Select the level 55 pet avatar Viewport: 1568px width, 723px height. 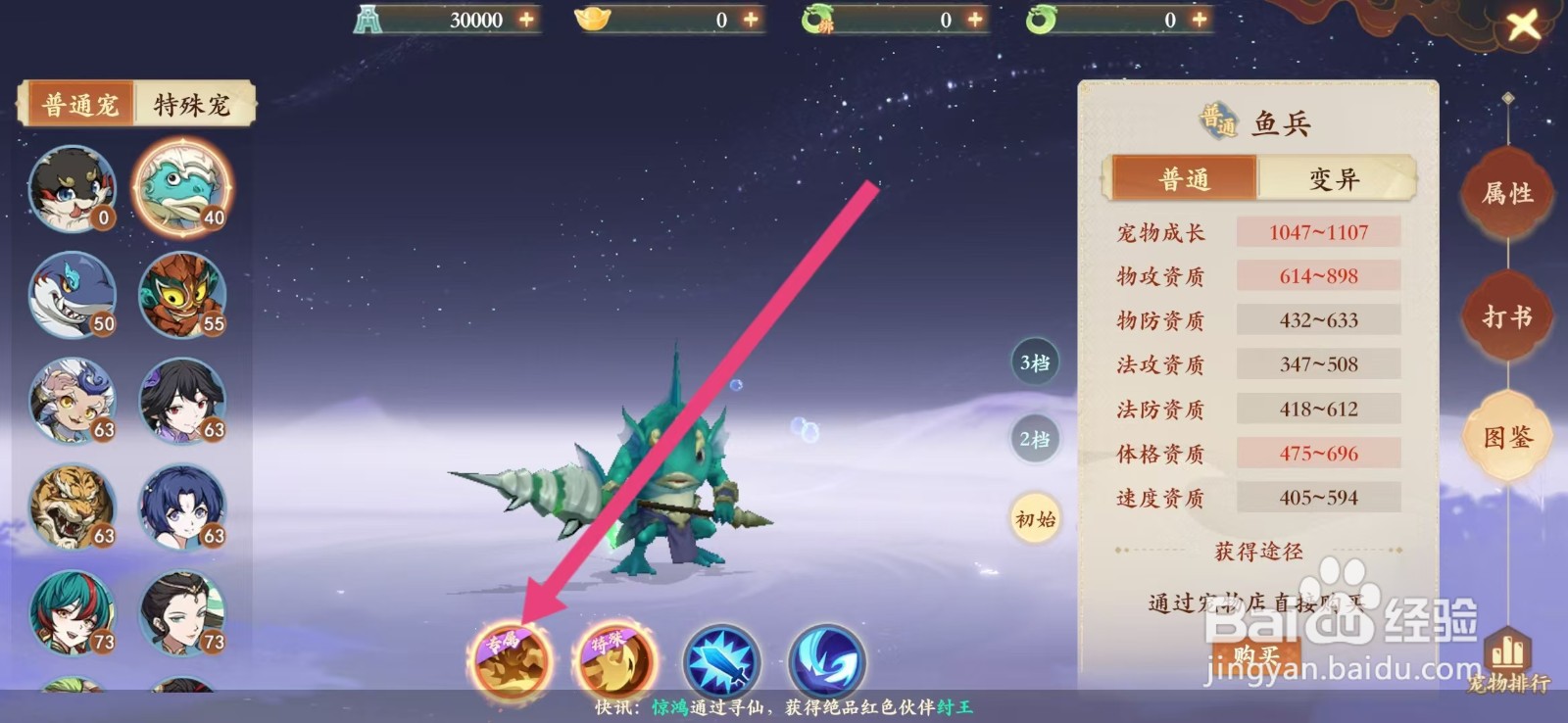[x=183, y=294]
